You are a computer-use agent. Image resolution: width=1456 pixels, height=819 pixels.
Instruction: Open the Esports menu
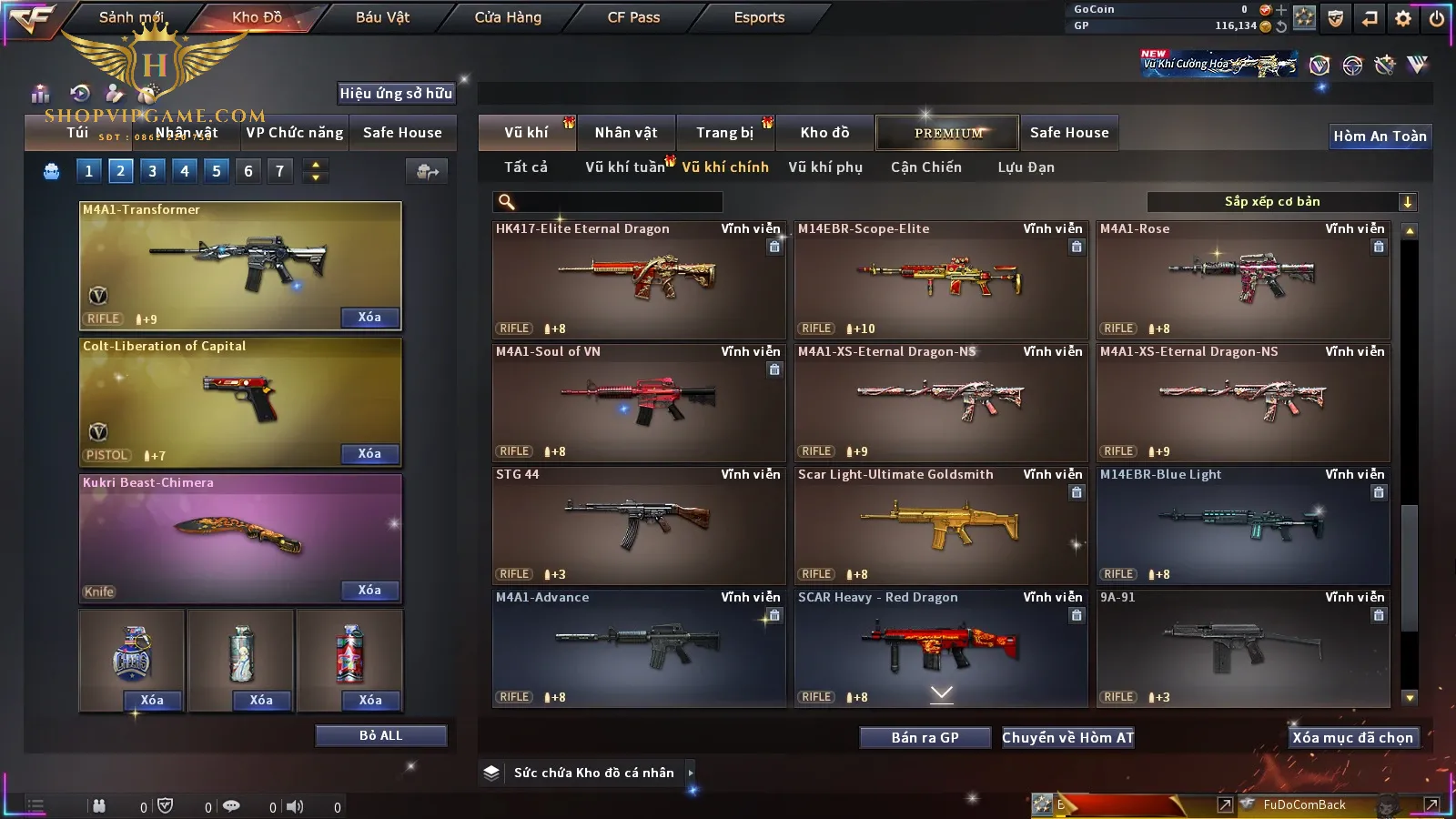[x=759, y=17]
